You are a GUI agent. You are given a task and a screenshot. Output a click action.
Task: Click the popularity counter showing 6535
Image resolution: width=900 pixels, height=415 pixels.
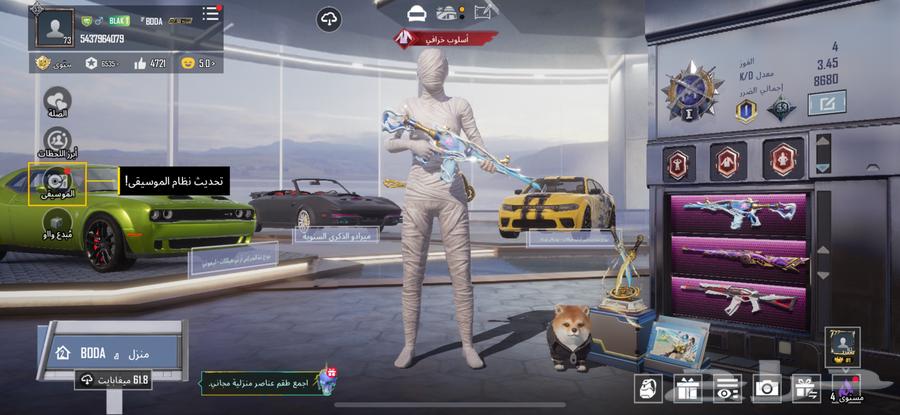point(101,63)
